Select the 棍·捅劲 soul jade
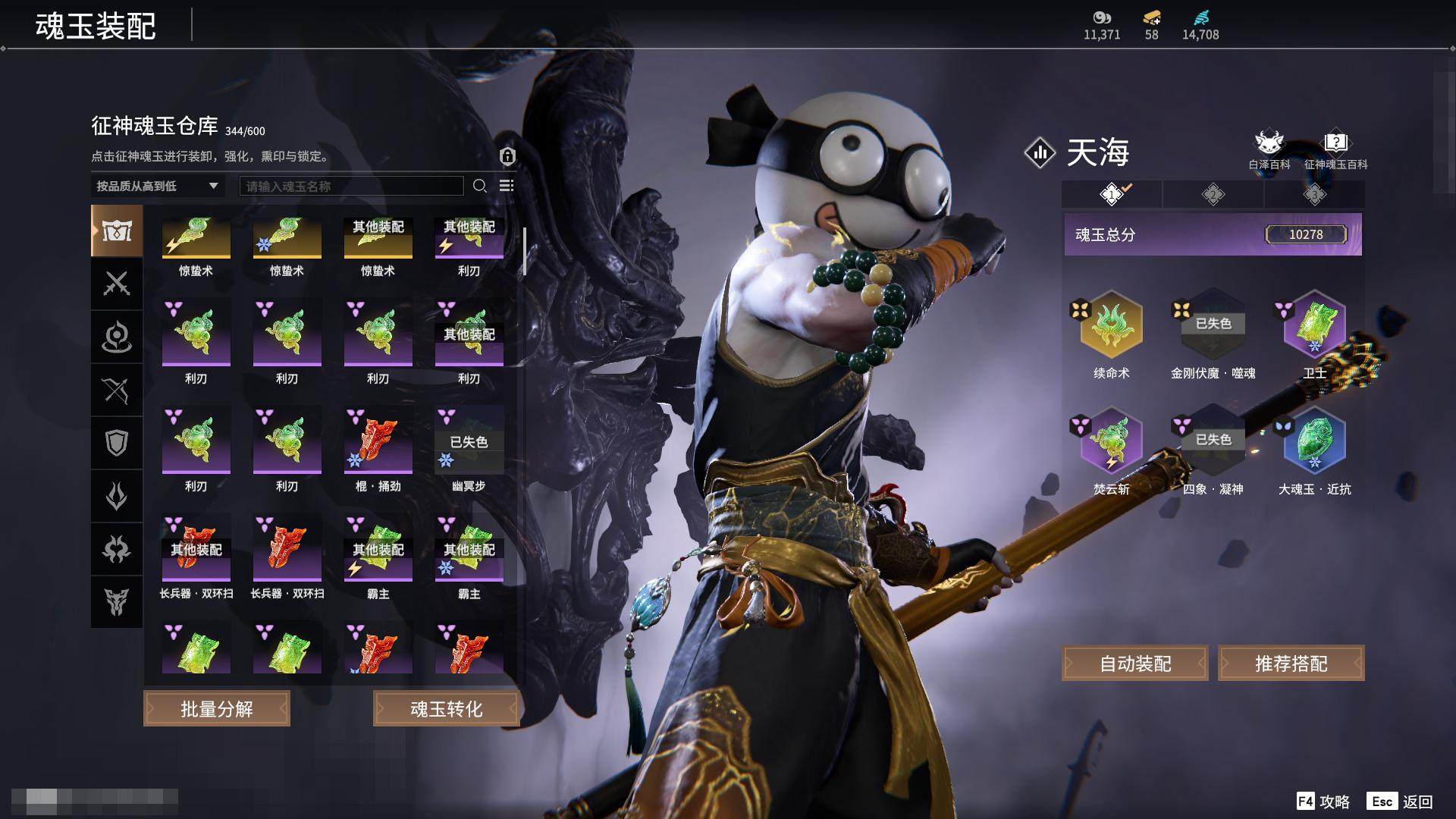Image resolution: width=1456 pixels, height=819 pixels. click(x=378, y=441)
